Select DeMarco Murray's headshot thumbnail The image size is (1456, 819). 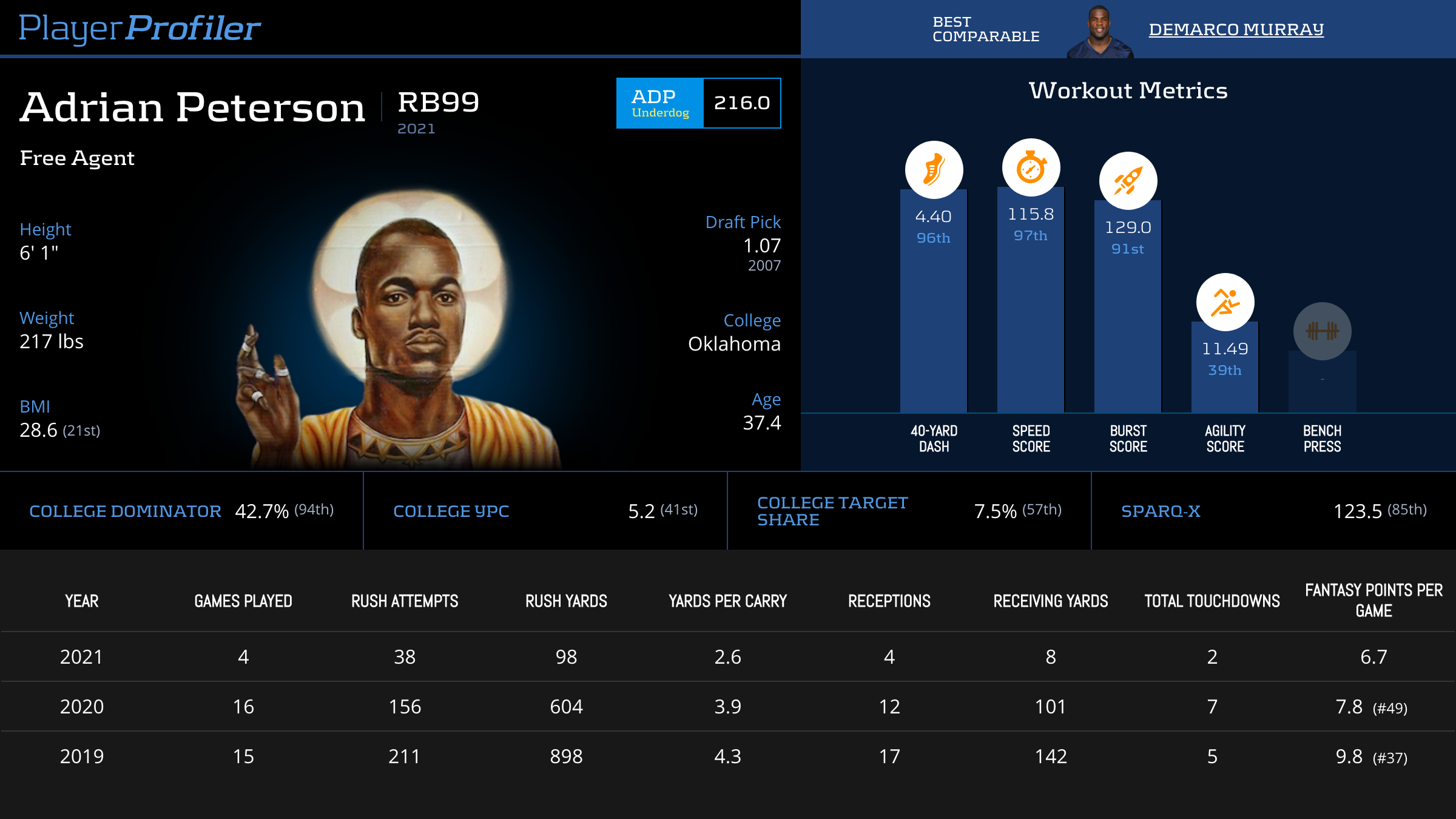click(1099, 32)
